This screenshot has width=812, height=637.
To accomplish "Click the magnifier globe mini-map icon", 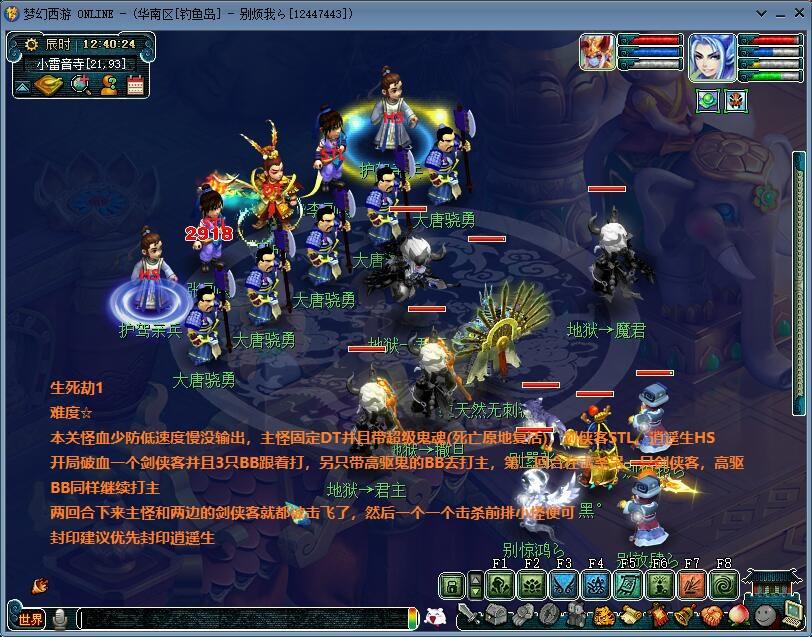I will 81,85.
